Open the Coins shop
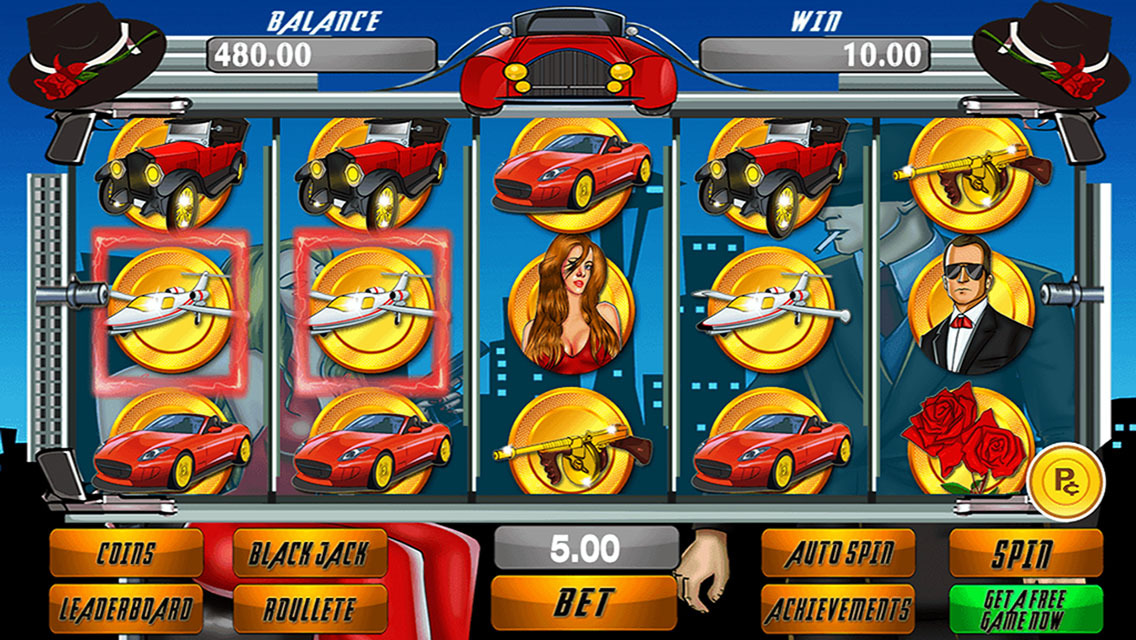The width and height of the screenshot is (1136, 640). (126, 553)
